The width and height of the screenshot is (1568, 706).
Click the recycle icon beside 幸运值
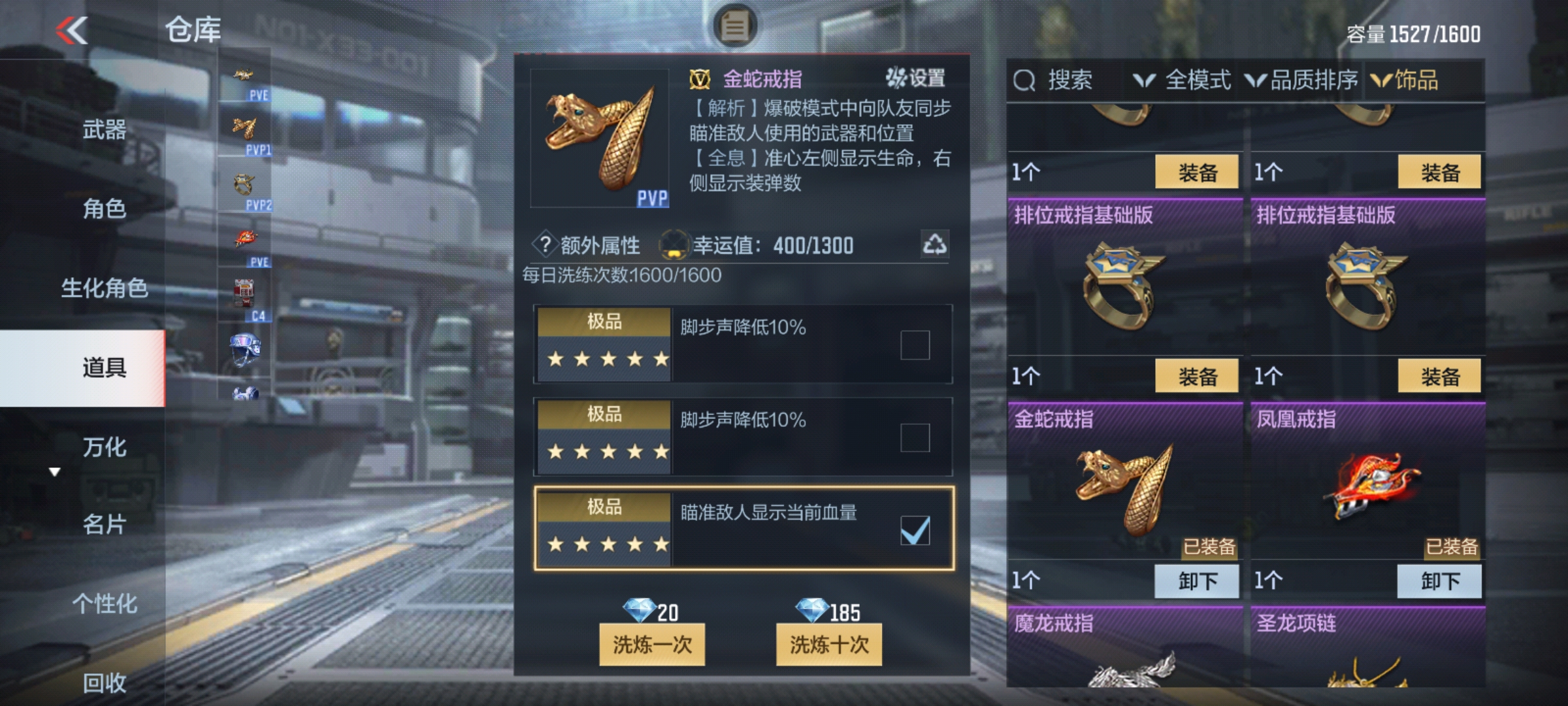(934, 244)
